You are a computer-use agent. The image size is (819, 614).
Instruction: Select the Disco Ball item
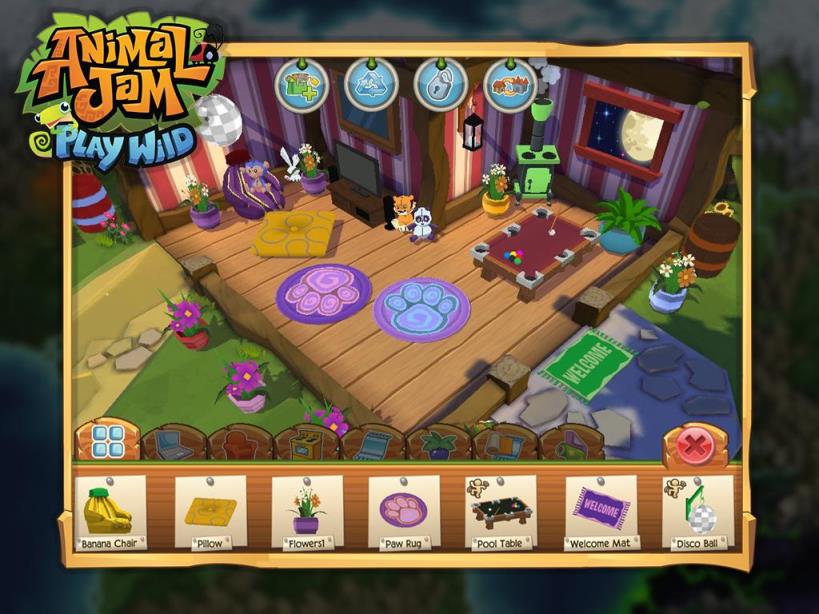click(698, 512)
